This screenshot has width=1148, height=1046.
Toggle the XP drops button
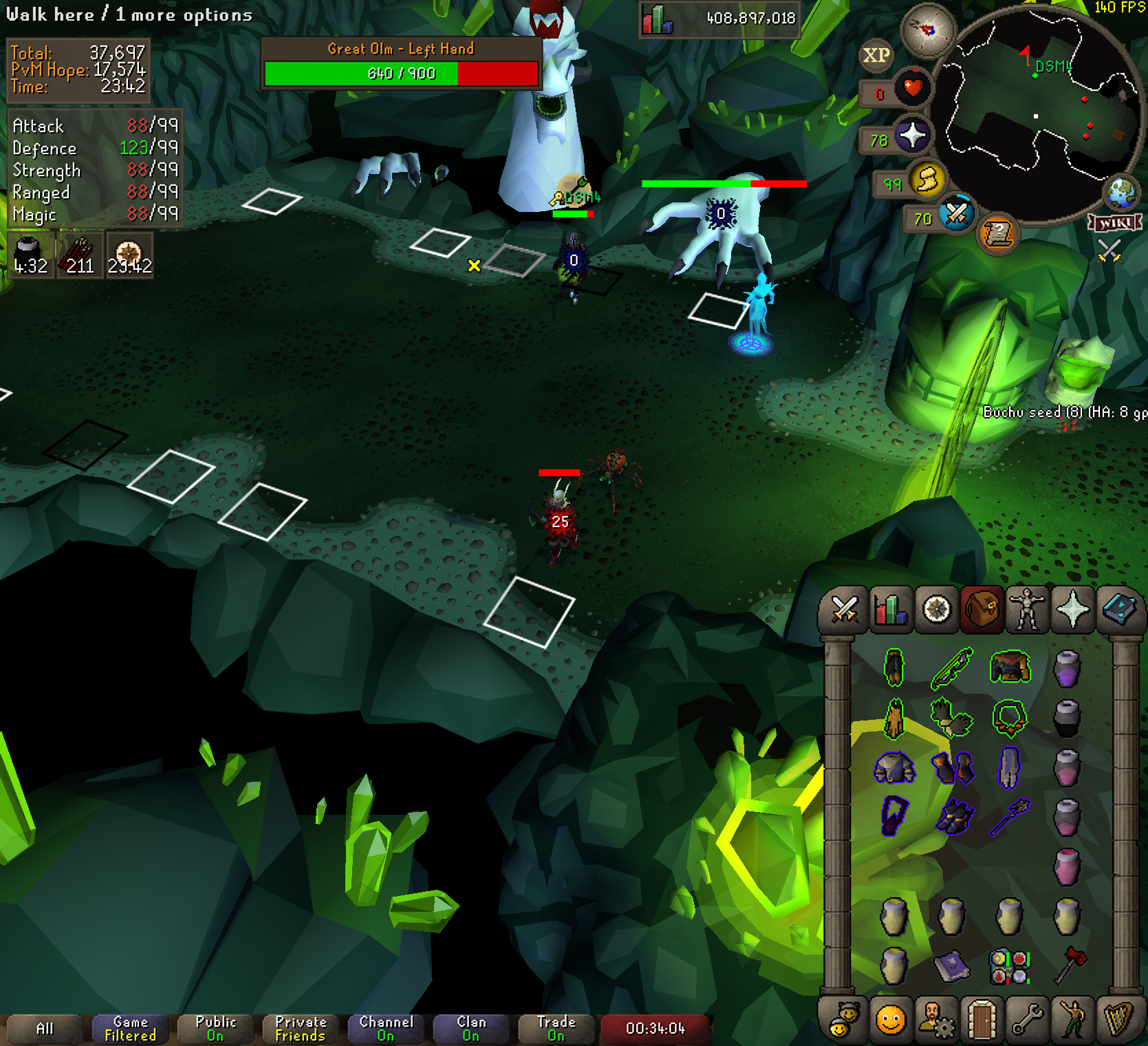pyautogui.click(x=876, y=55)
